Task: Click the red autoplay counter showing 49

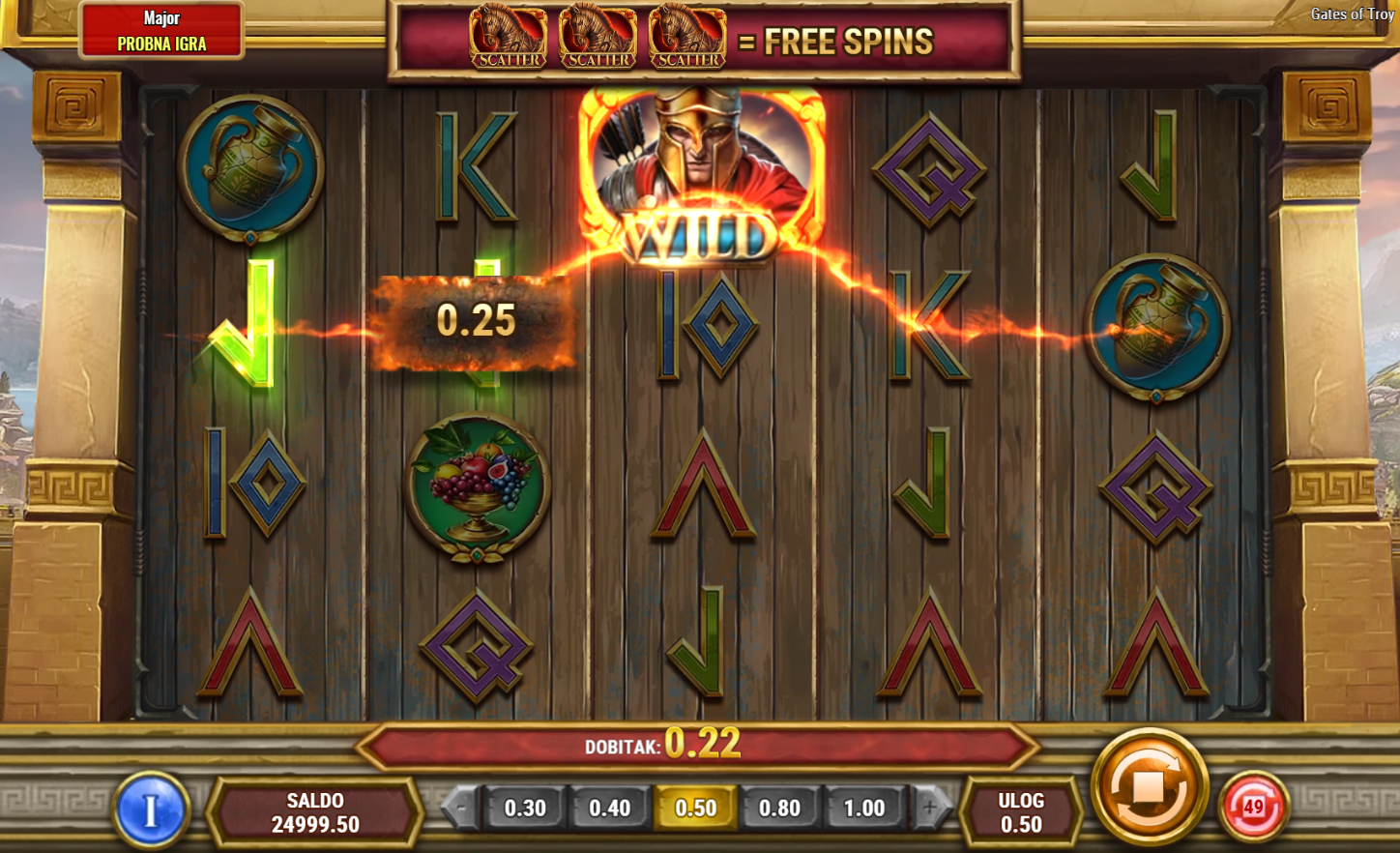Action: pyautogui.click(x=1253, y=807)
